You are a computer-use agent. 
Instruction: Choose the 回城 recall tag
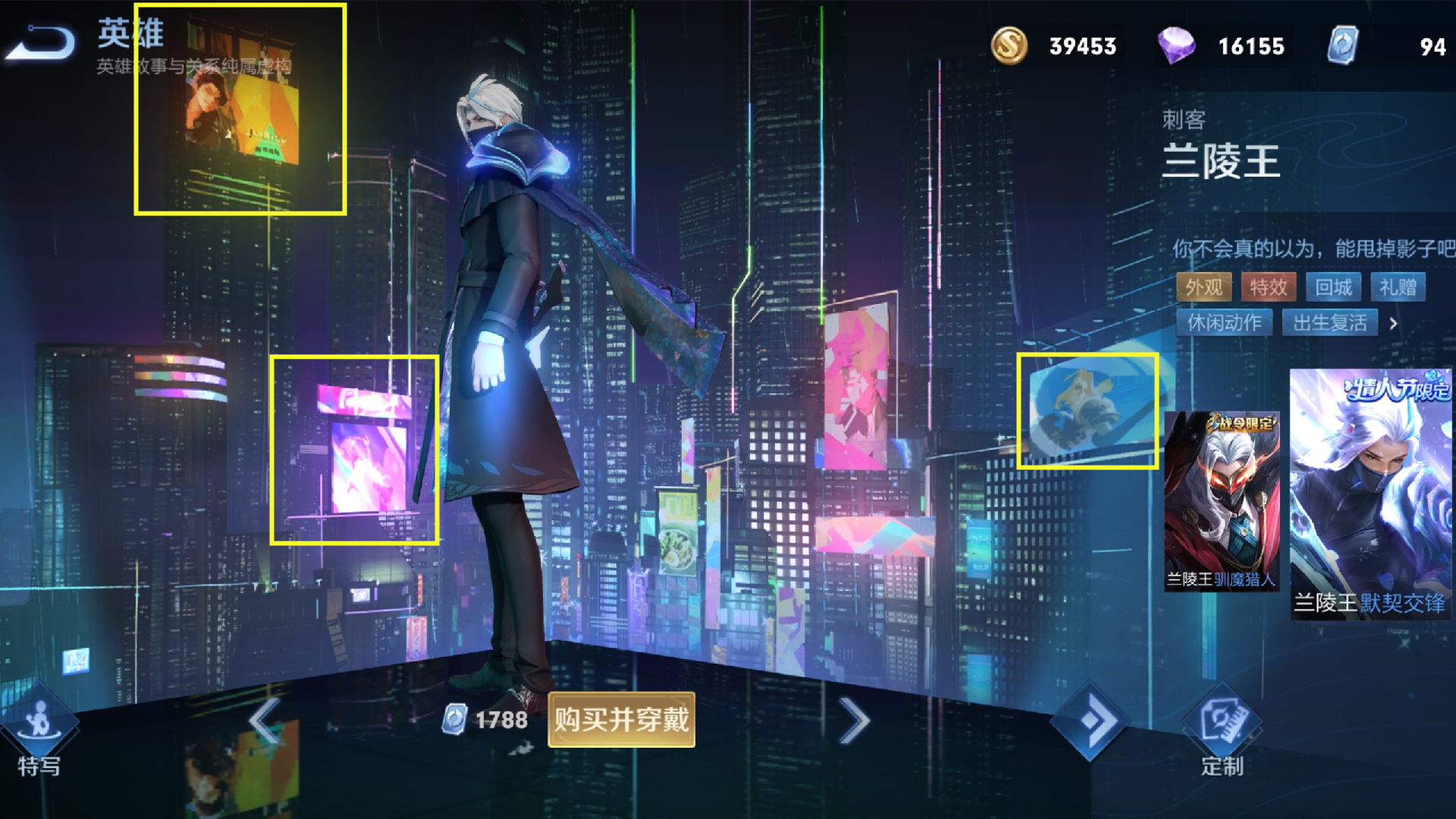tap(1333, 287)
